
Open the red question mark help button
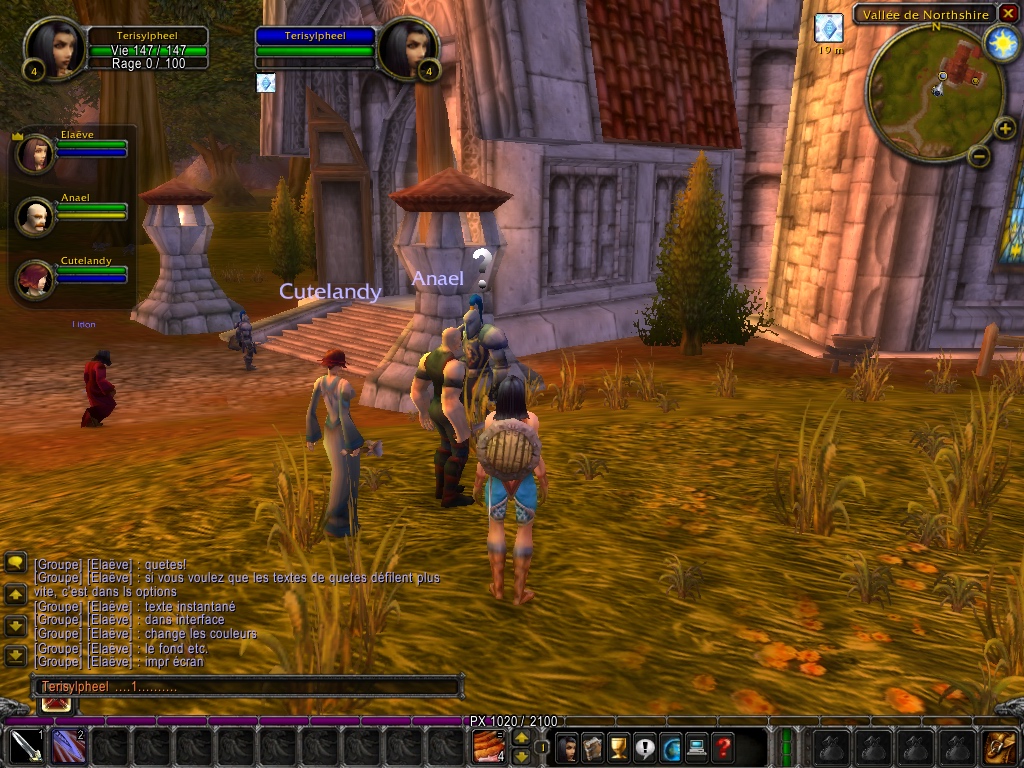pos(722,747)
